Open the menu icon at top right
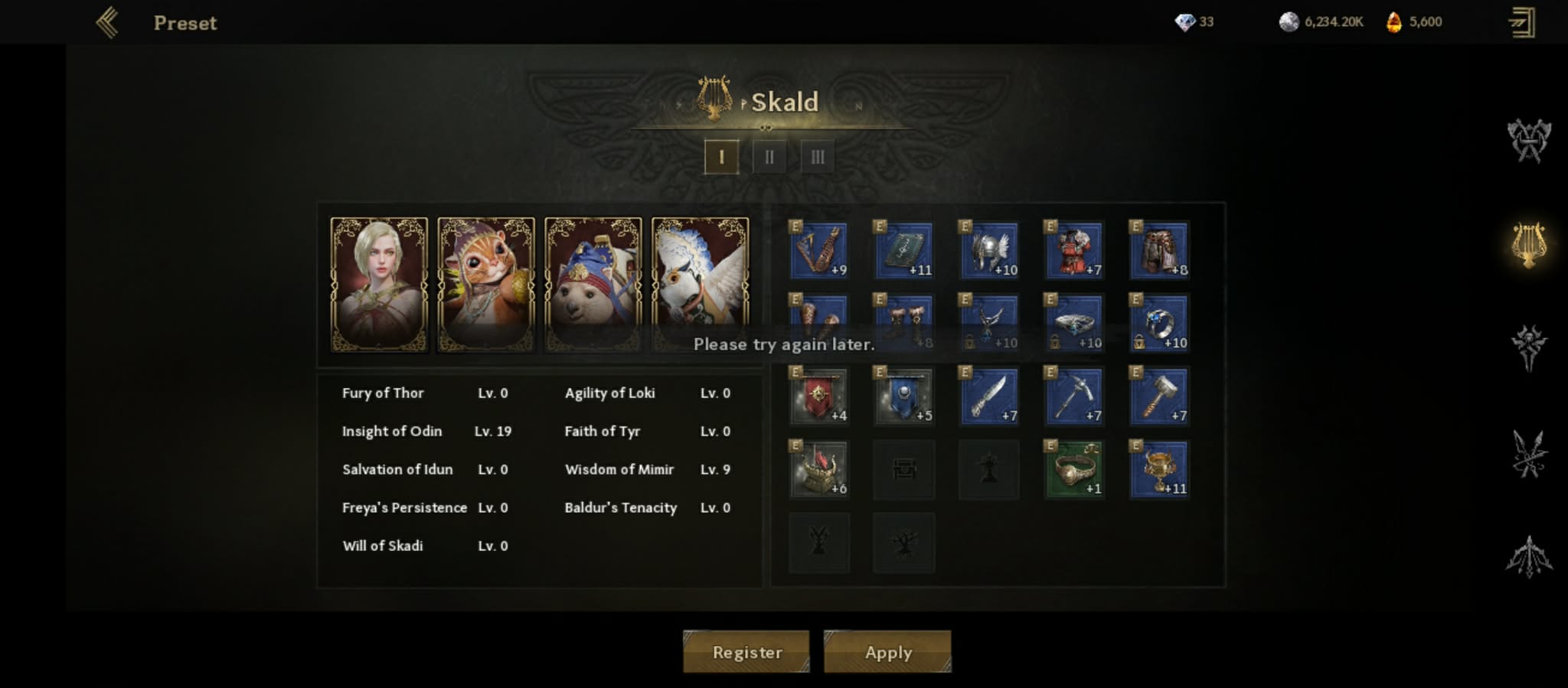Screen dimensions: 1568x688 [x=1521, y=23]
